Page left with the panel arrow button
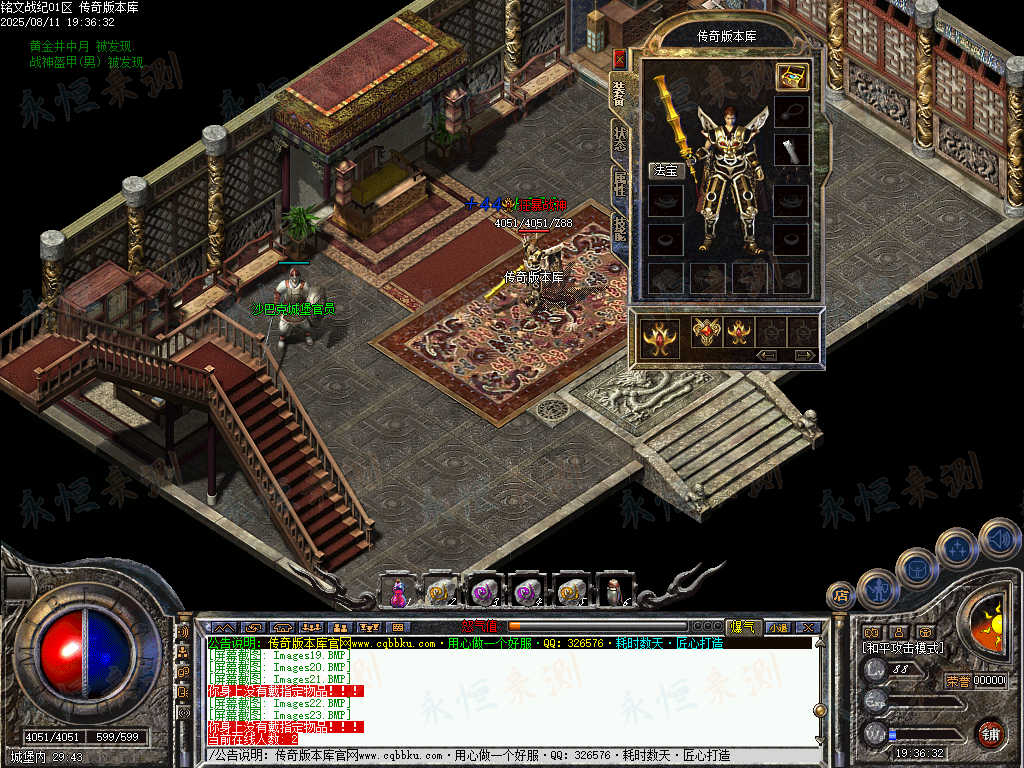Viewport: 1024px width, 768px height. click(x=767, y=355)
